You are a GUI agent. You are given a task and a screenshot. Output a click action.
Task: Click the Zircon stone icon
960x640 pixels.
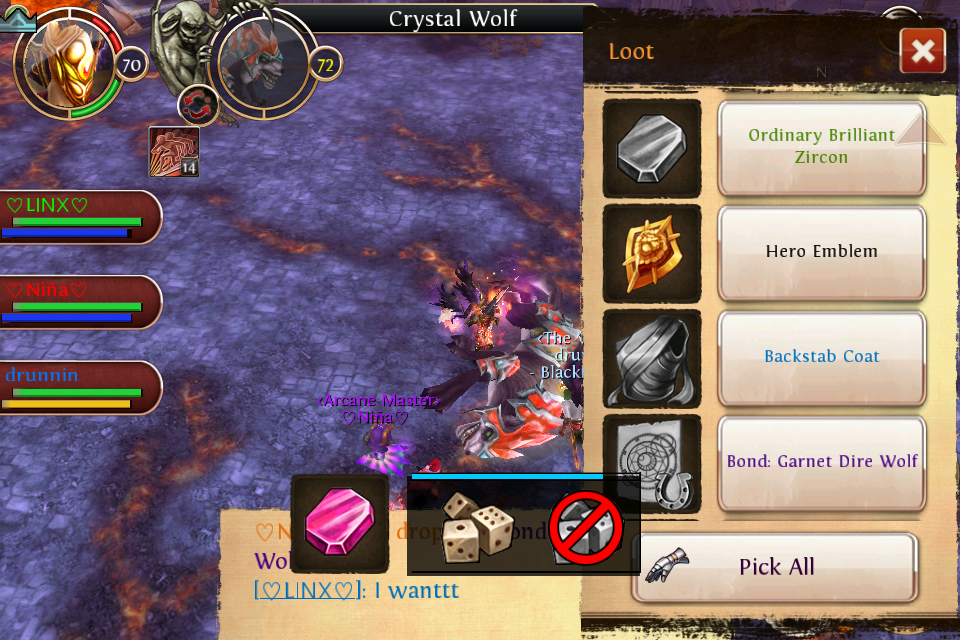652,148
